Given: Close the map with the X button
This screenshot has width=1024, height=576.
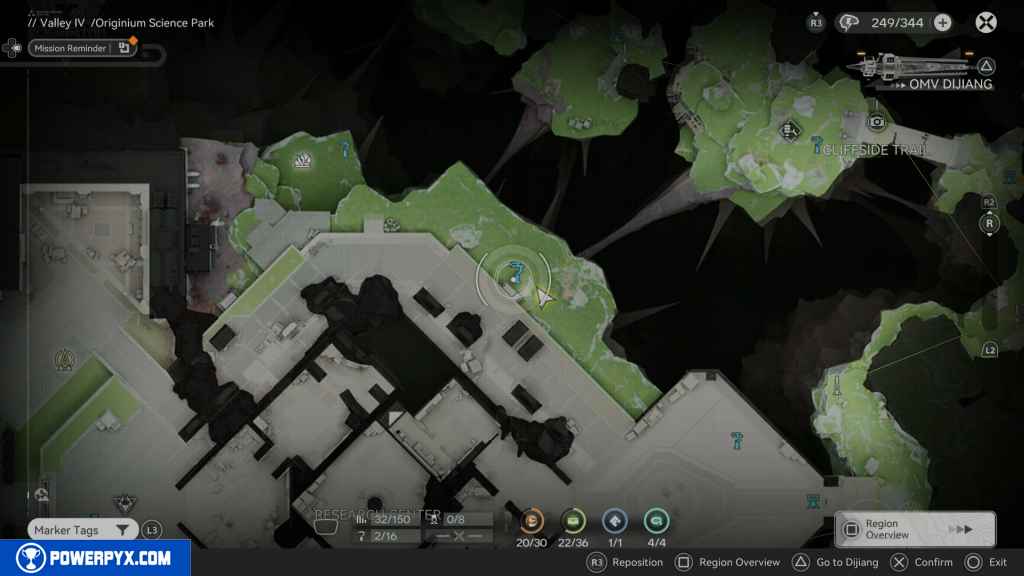Looking at the screenshot, I should 986,23.
